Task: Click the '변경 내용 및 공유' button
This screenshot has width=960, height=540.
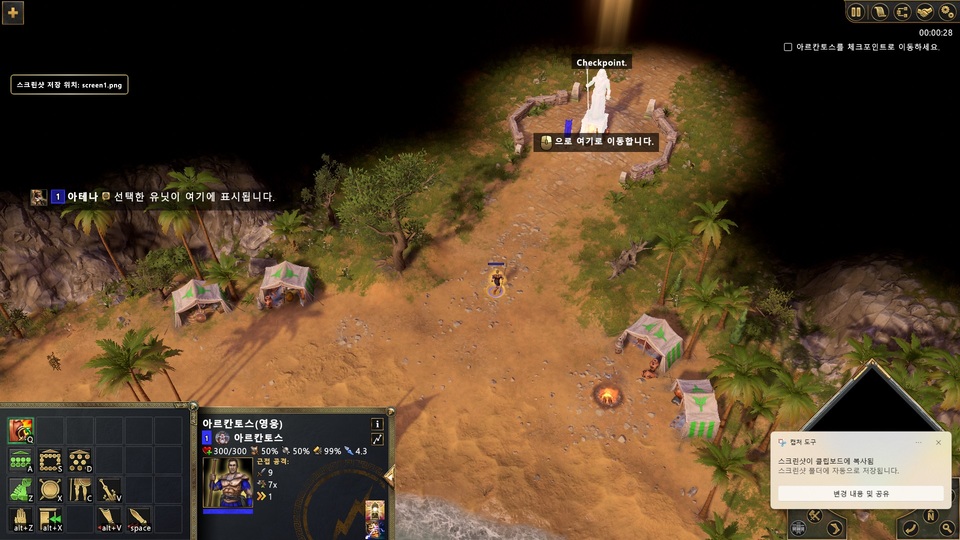Action: 860,493
